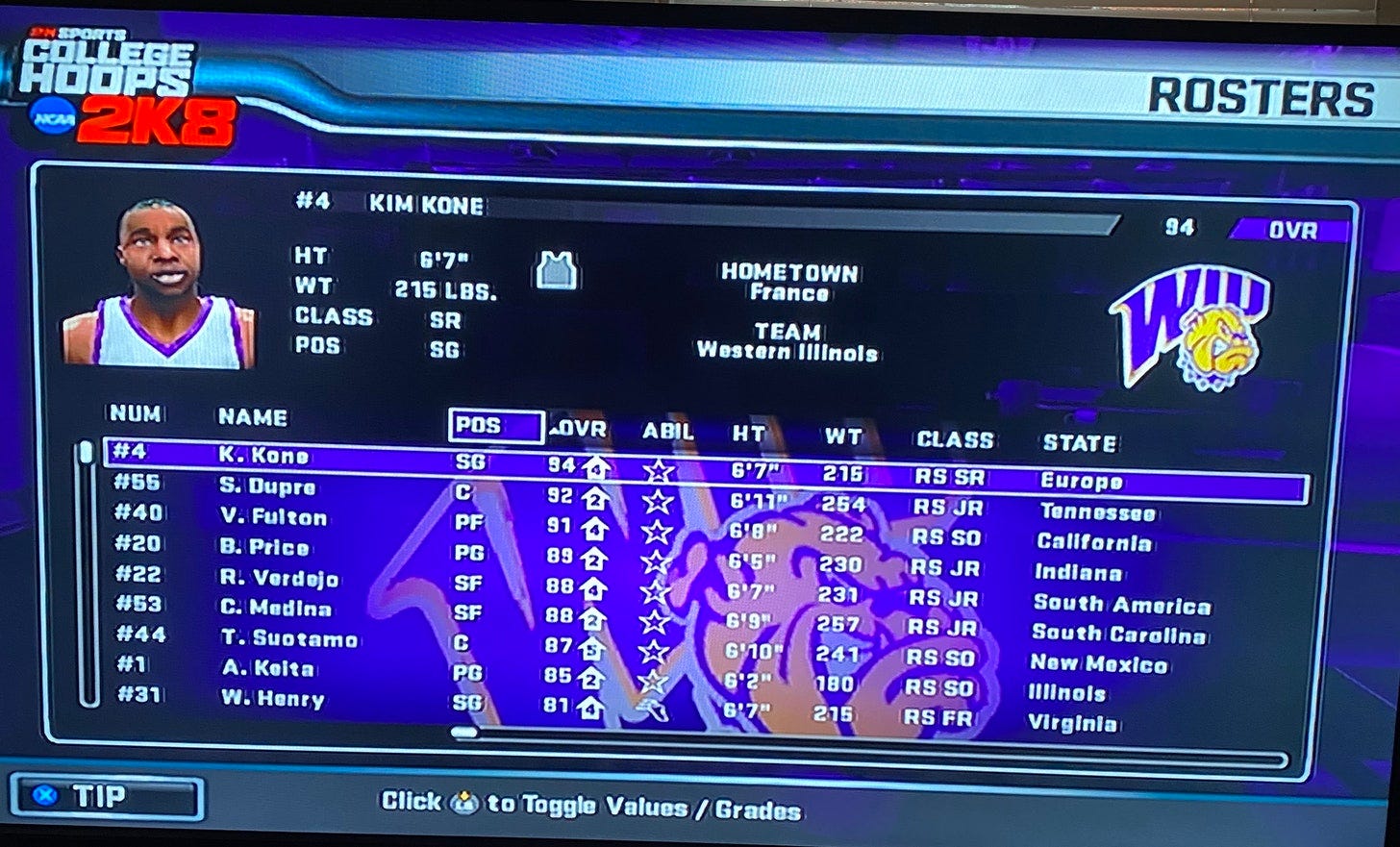Sort roster by the POS column header

[x=495, y=426]
